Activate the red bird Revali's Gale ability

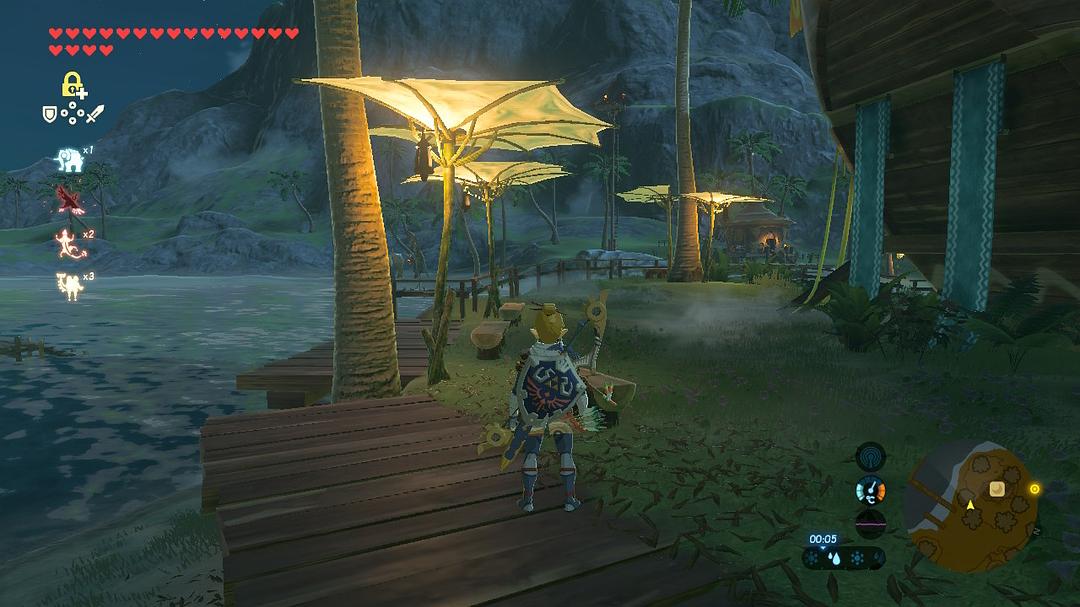68,197
